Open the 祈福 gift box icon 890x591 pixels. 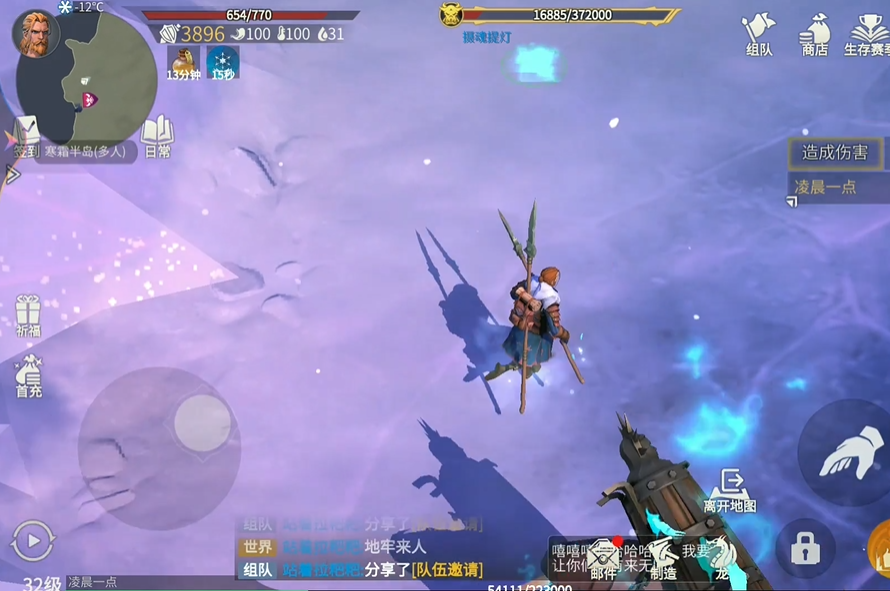pyautogui.click(x=28, y=314)
